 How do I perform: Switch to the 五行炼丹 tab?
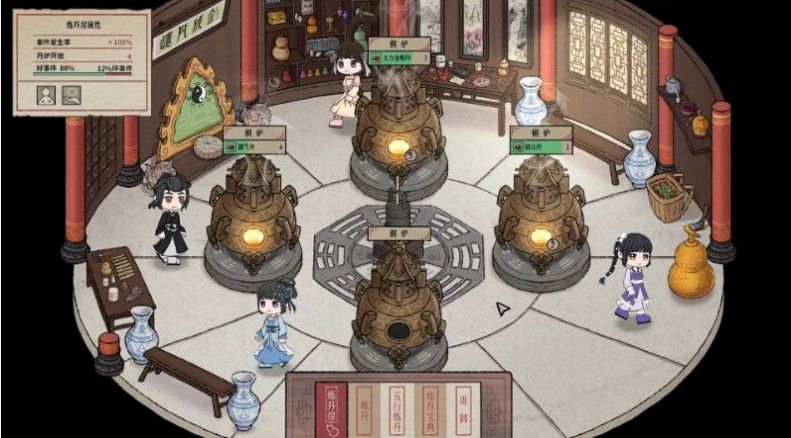[398, 406]
